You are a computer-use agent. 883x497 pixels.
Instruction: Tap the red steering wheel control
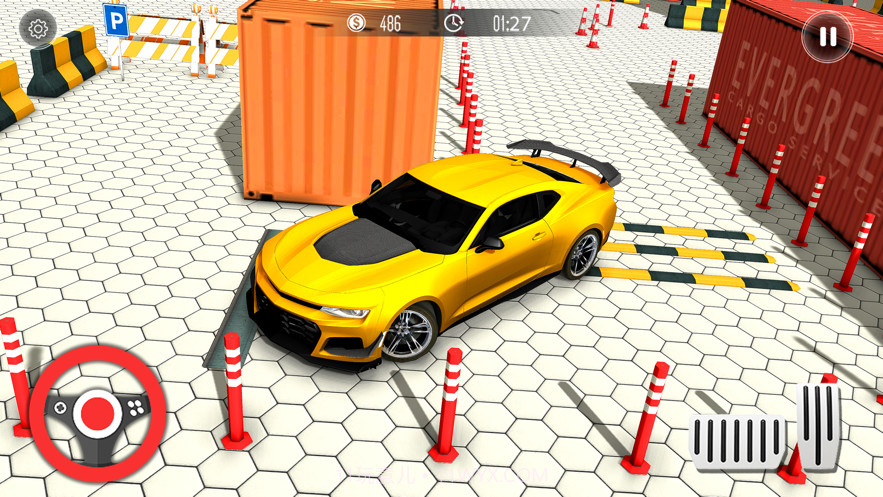[97, 412]
